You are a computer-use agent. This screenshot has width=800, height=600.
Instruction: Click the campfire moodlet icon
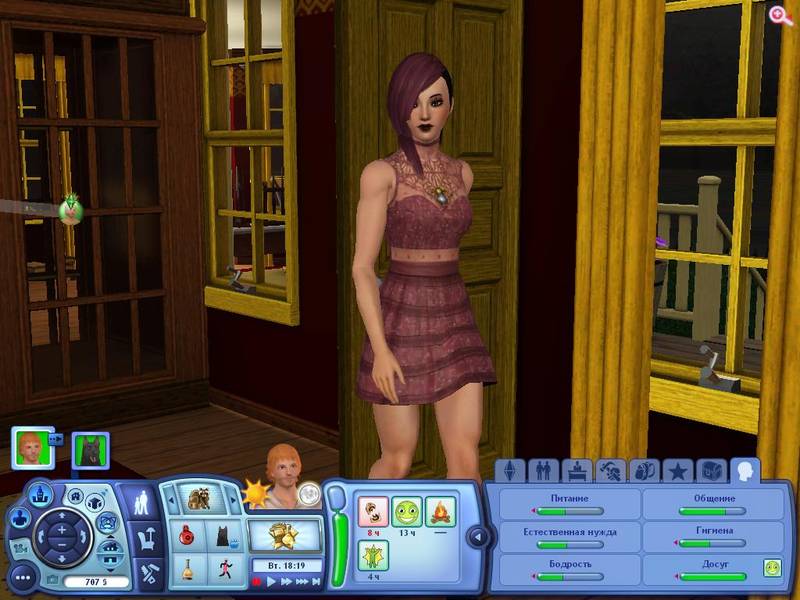[x=440, y=511]
